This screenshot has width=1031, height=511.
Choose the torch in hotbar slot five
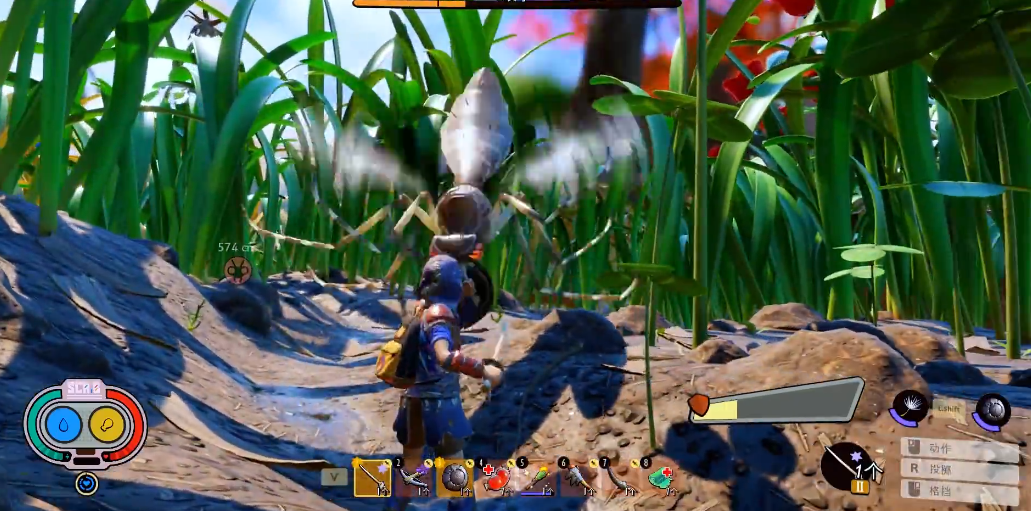pos(537,479)
